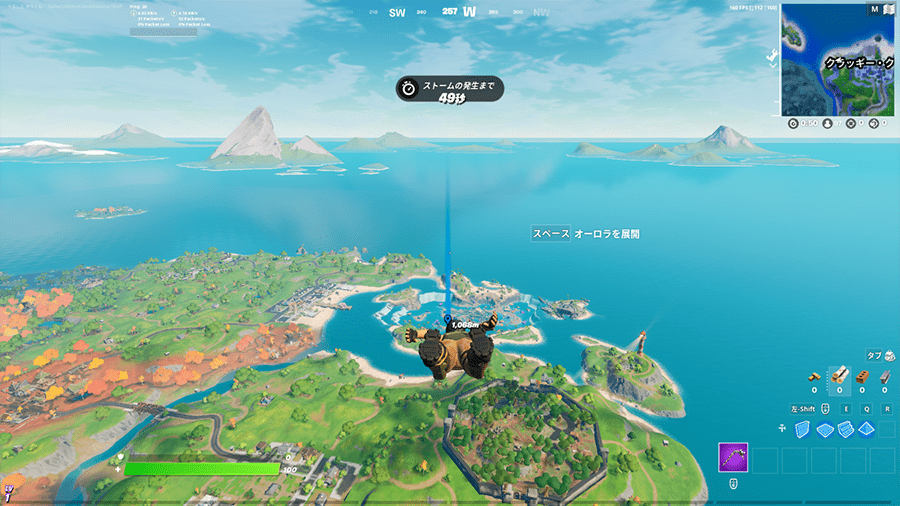Viewport: 900px width, 506px height.
Task: Select the pickaxe inventory slot
Action: (x=733, y=459)
